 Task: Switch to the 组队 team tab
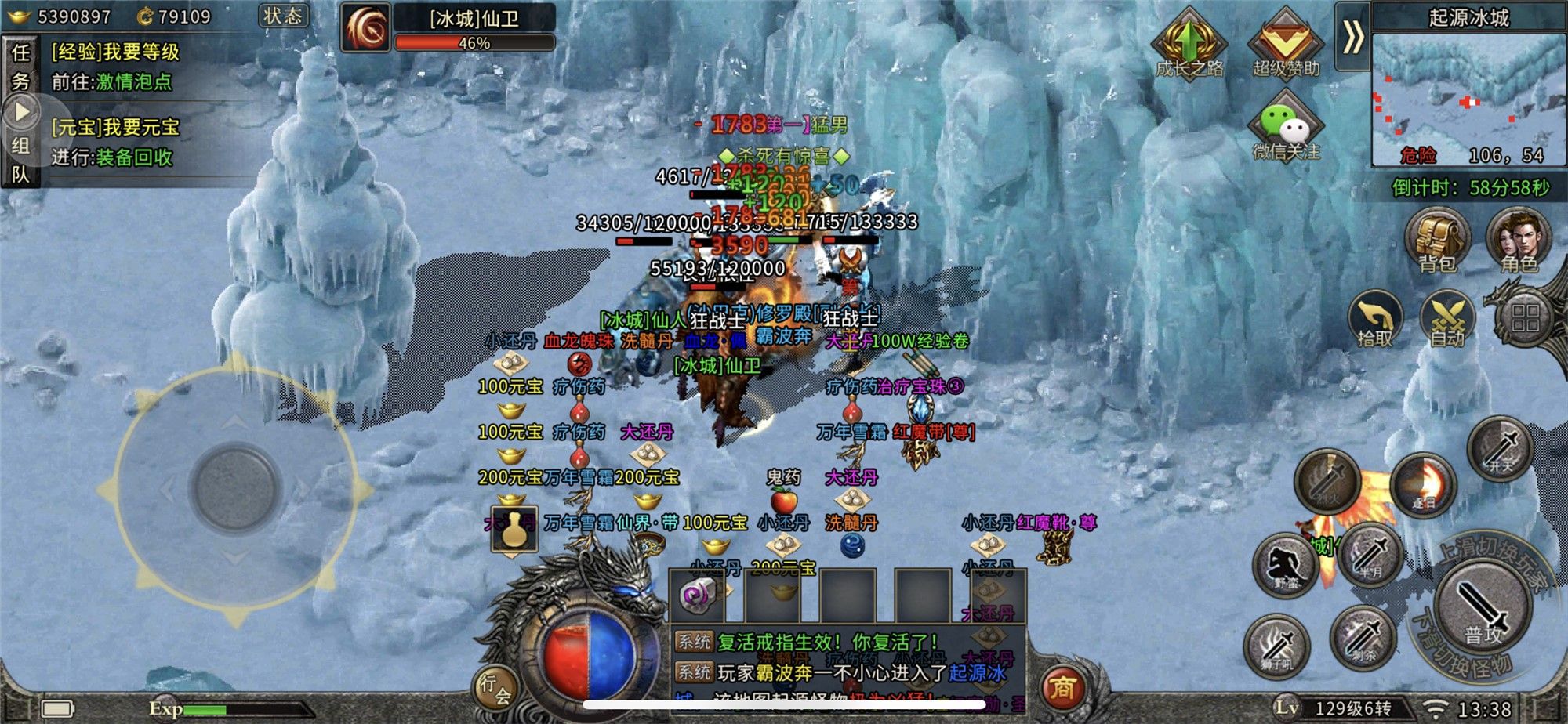(20, 159)
